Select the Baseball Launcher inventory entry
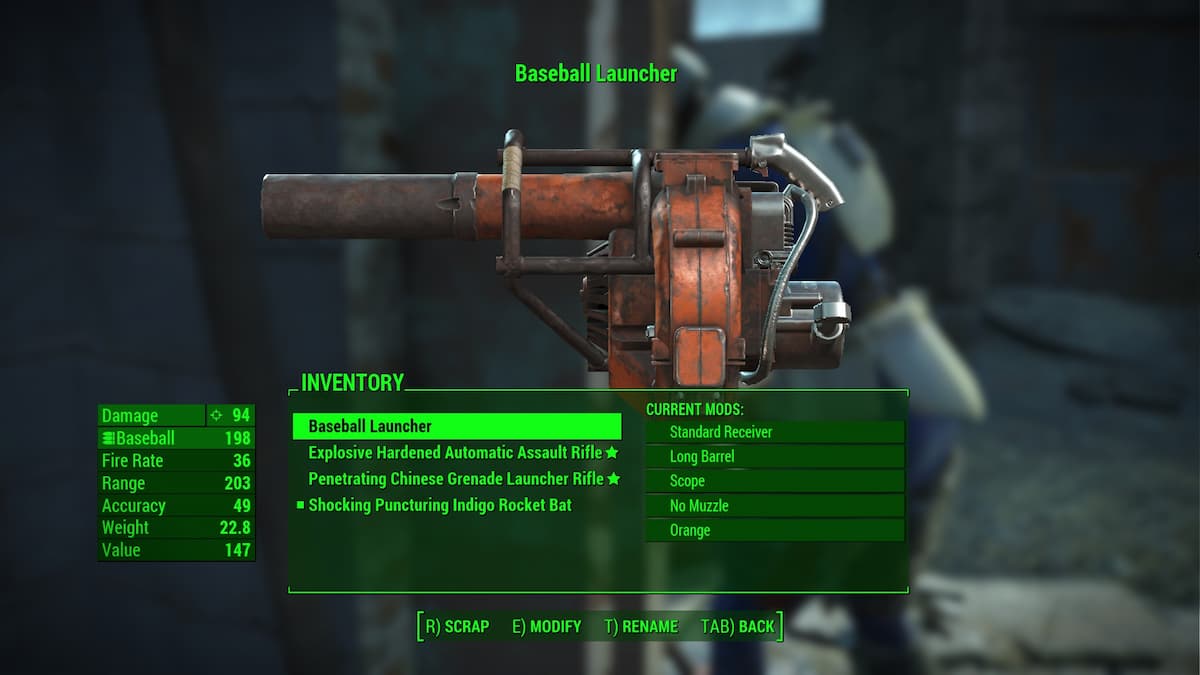The width and height of the screenshot is (1200, 675). 456,427
